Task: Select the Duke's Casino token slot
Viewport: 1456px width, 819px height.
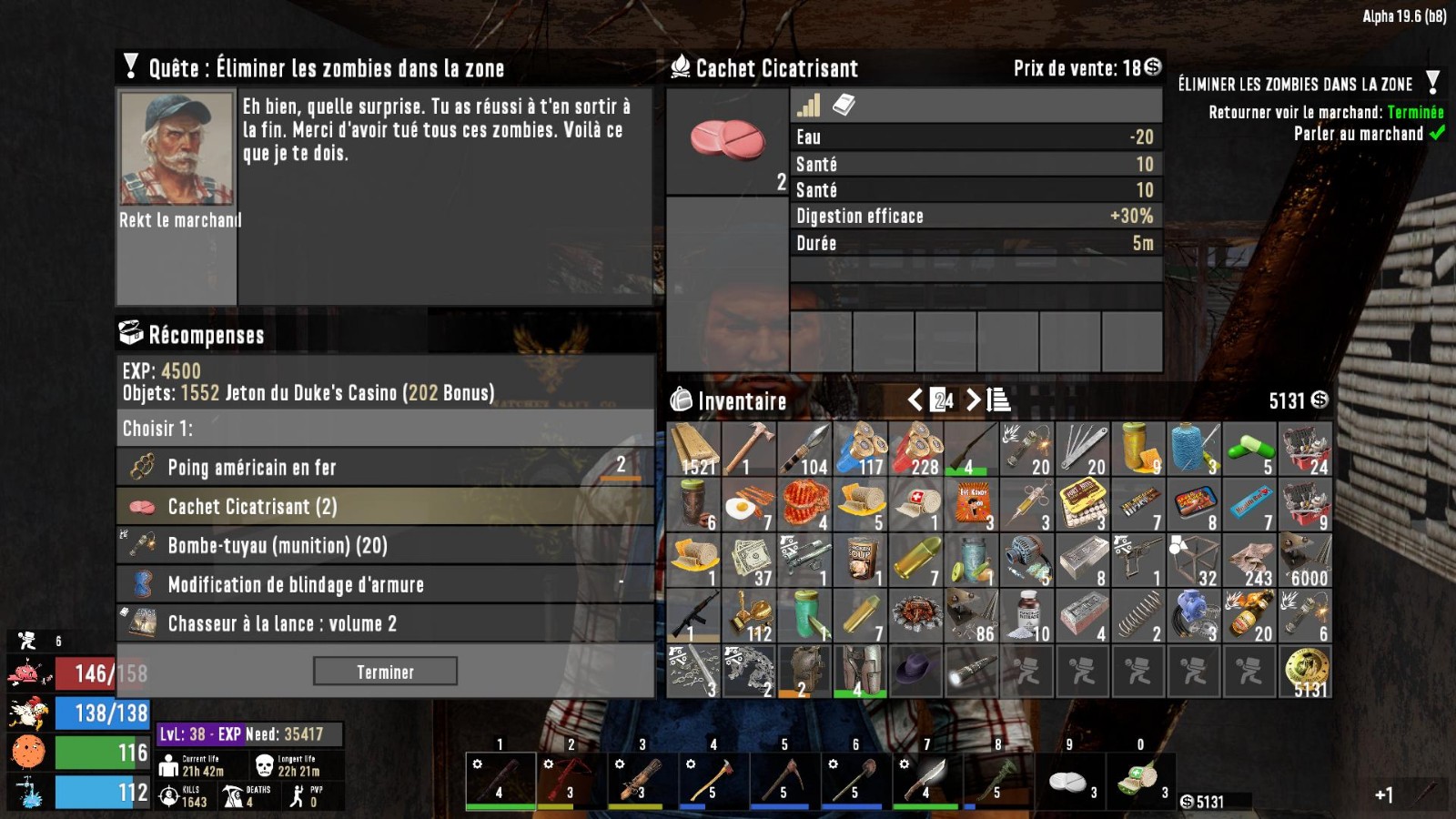Action: coord(1305,672)
